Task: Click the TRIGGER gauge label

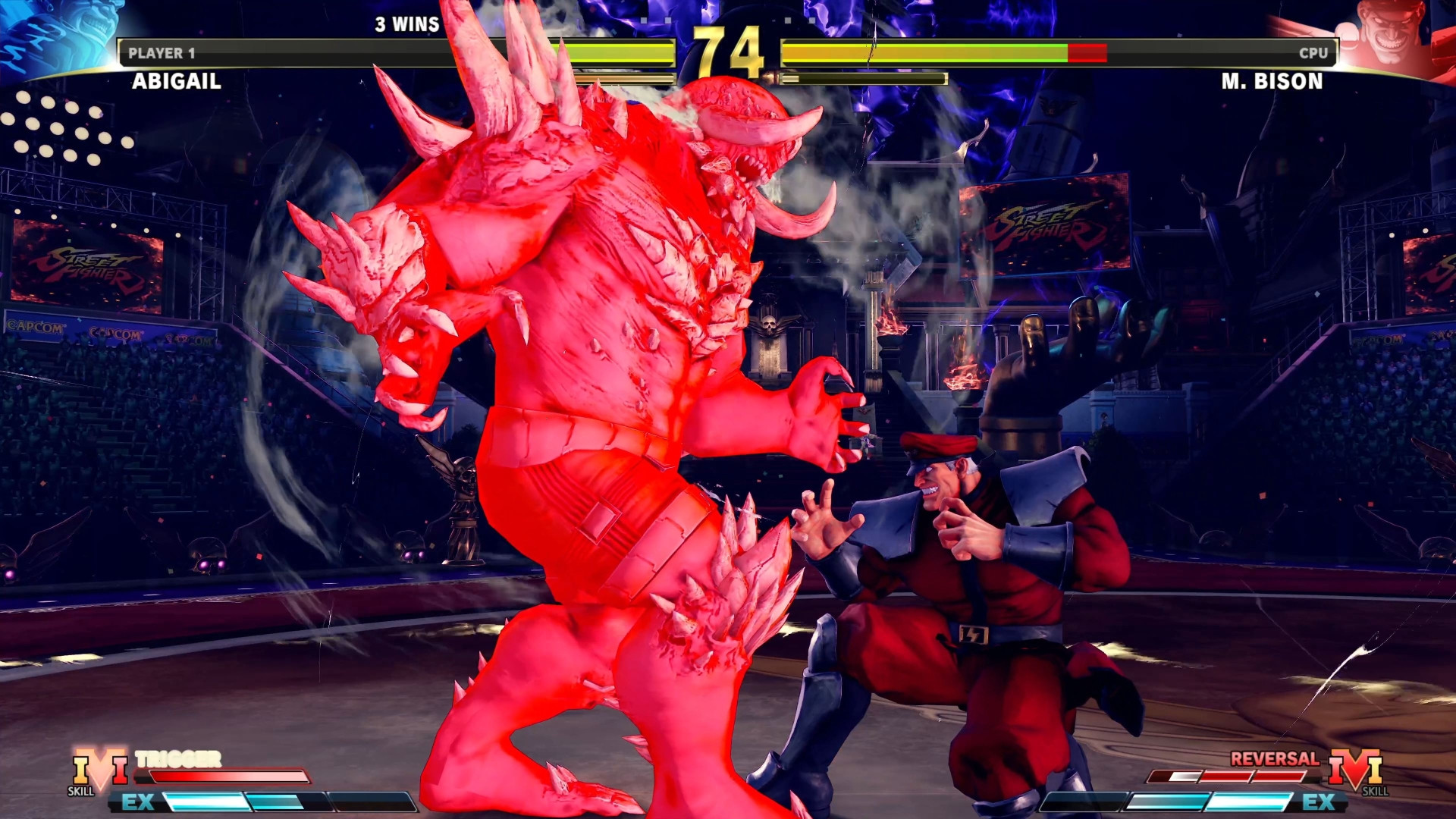Action: pos(177,758)
